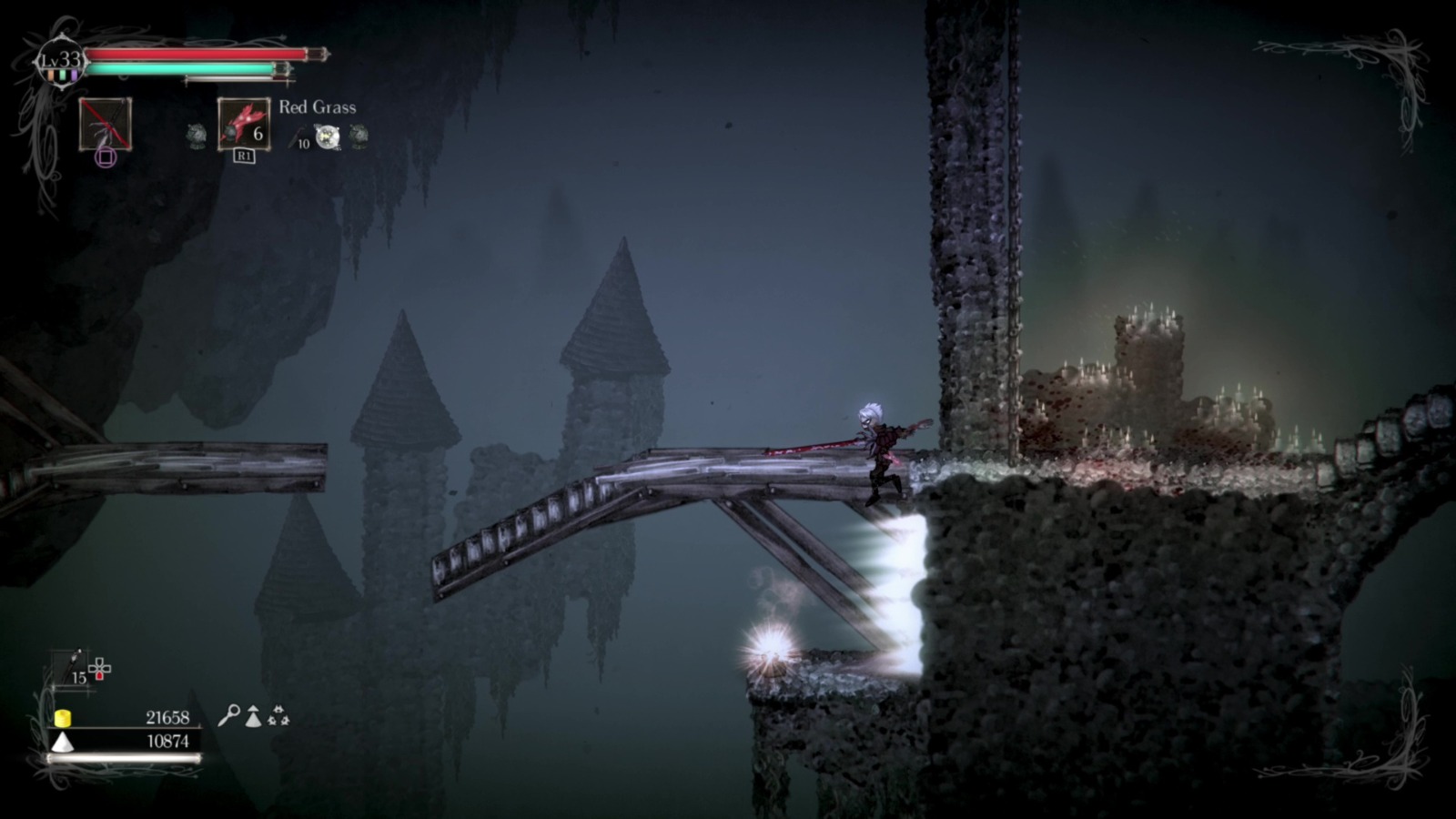Screen dimensions: 1456x819
Task: Click the salt count reading 10874
Action: pyautogui.click(x=169, y=741)
